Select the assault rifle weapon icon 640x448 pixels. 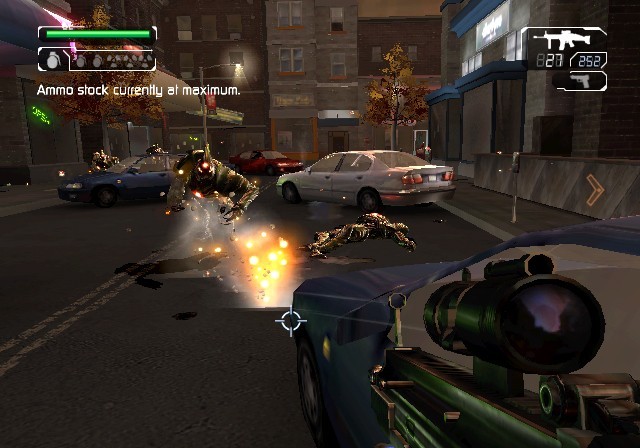565,42
